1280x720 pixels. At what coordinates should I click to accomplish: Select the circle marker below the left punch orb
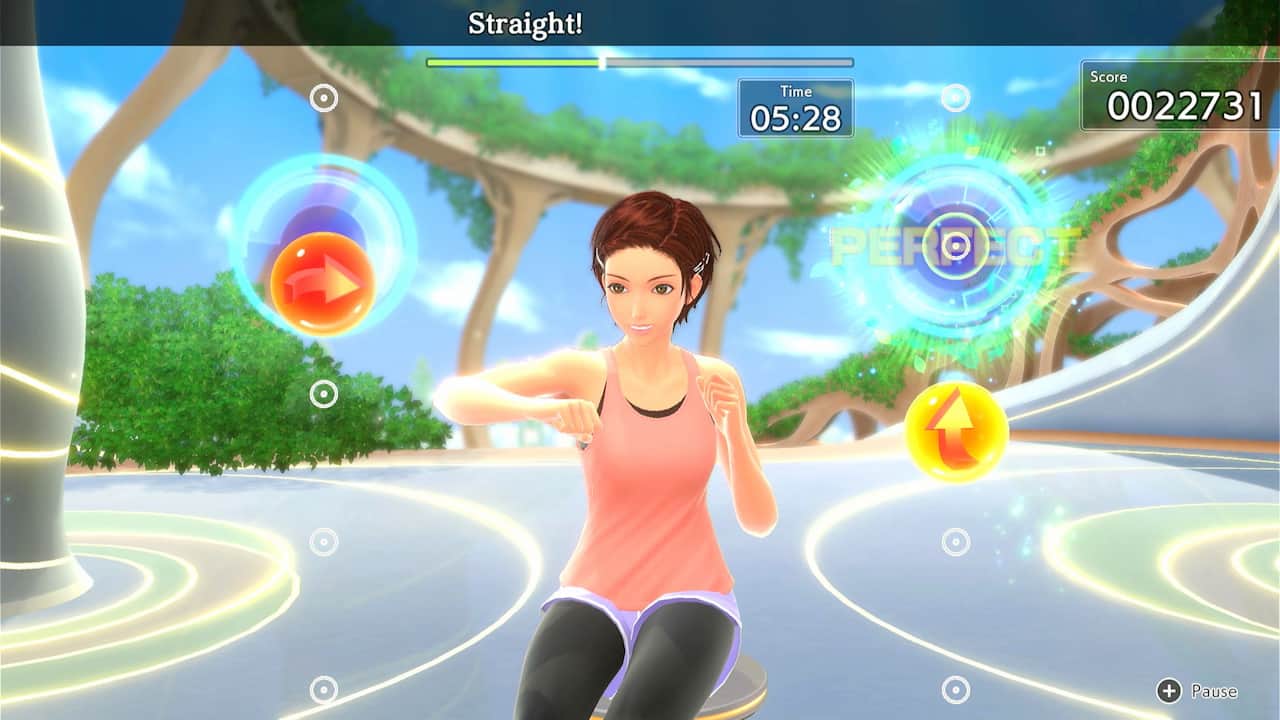(322, 539)
